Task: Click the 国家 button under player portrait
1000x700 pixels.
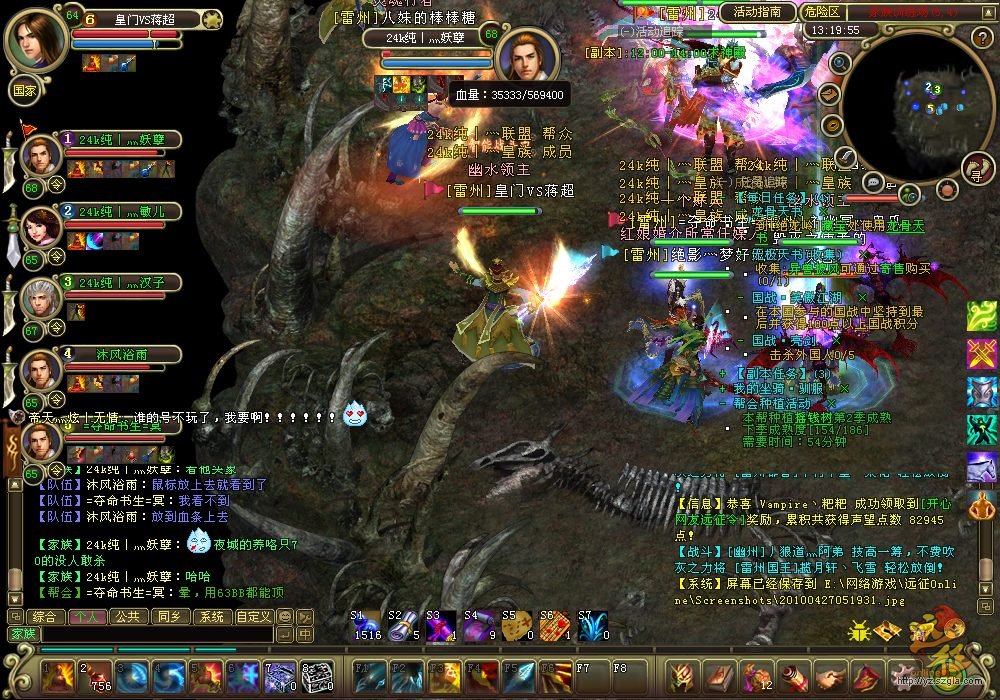Action: tap(24, 89)
